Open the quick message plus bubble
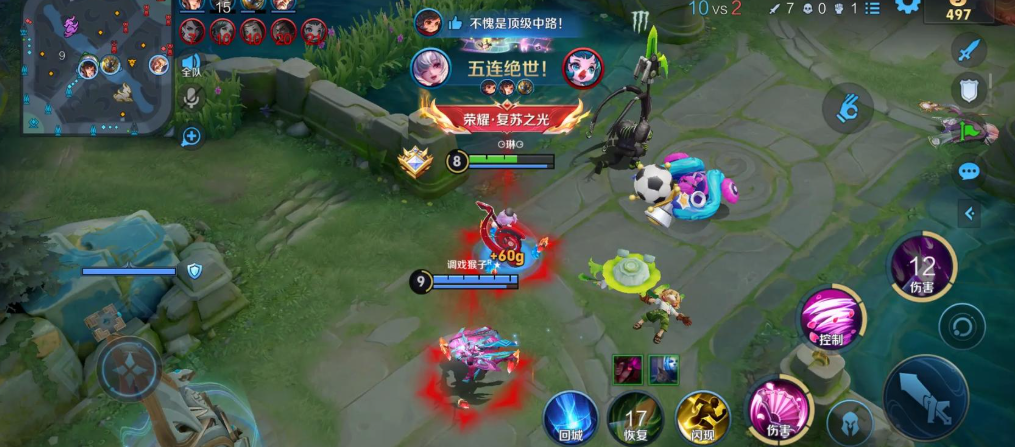The width and height of the screenshot is (1015, 447). (x=191, y=136)
